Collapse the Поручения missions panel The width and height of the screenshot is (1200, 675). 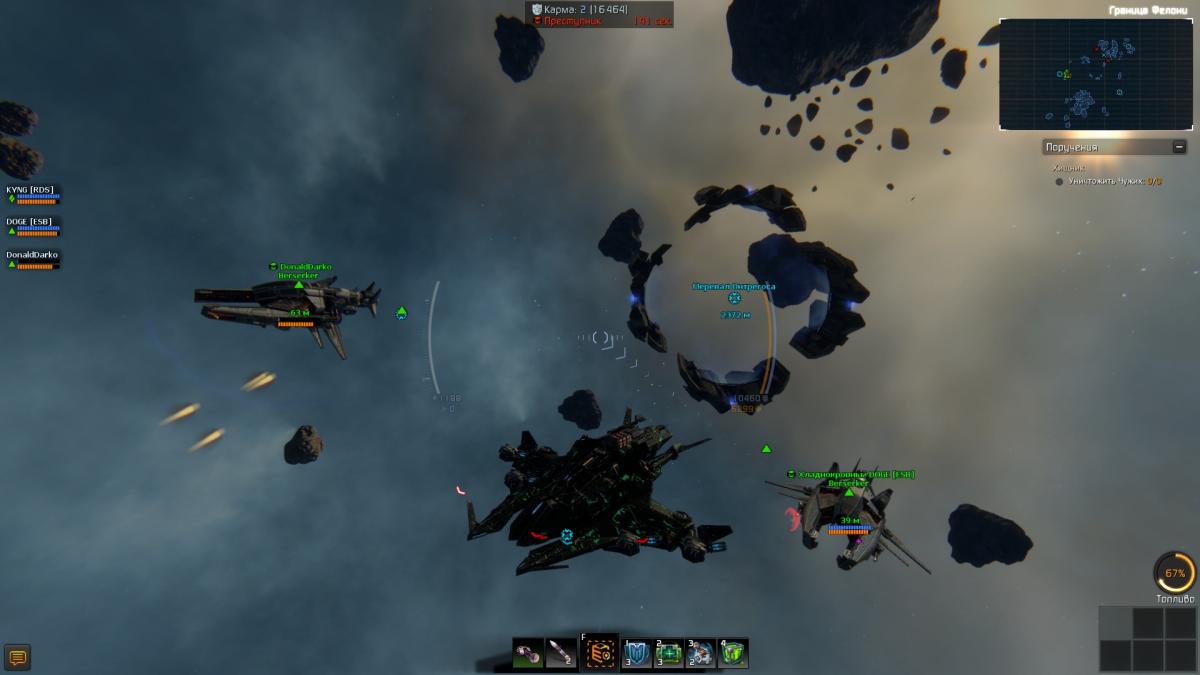1179,147
